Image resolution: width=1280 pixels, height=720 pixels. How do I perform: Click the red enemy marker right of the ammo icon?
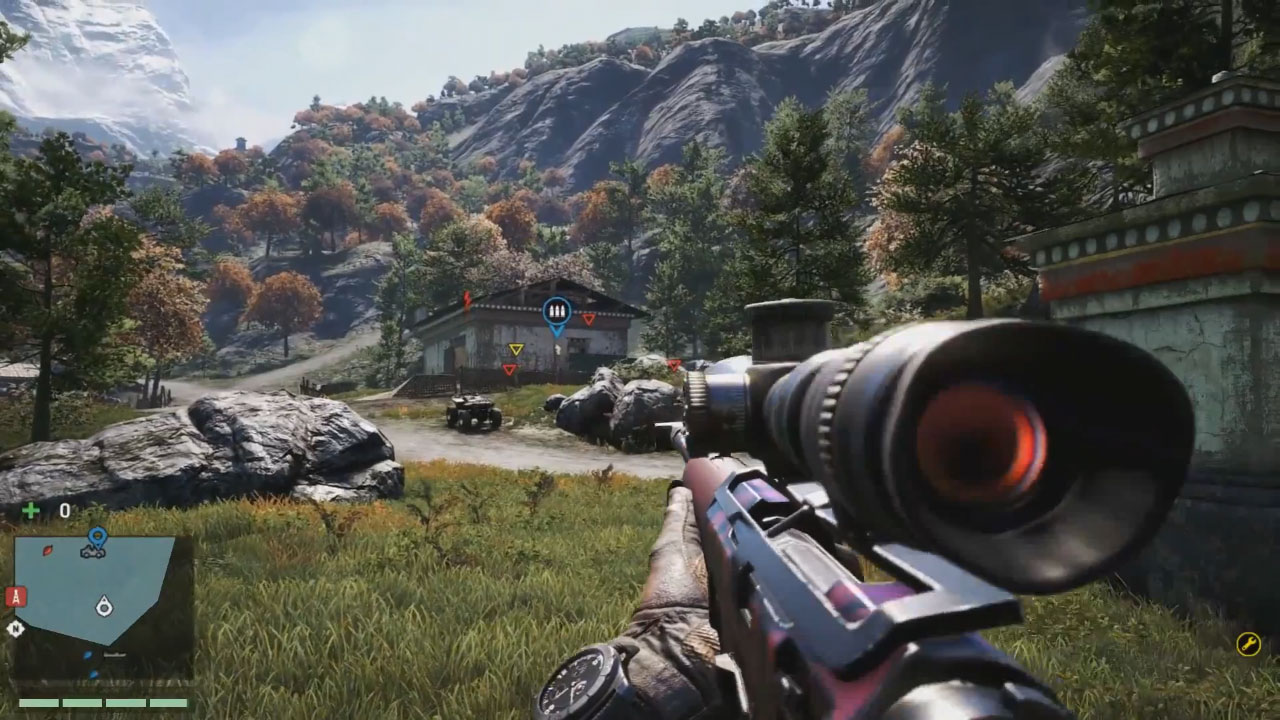(x=589, y=317)
